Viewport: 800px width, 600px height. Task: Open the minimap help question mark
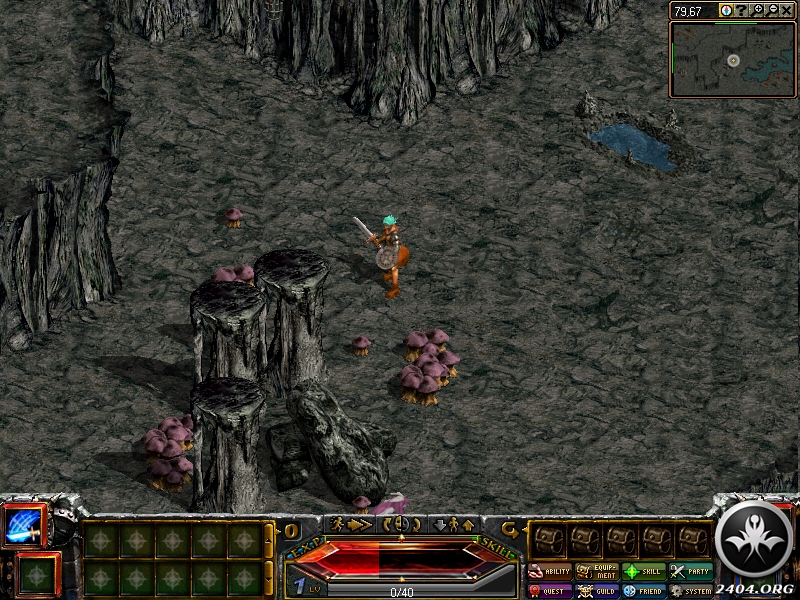click(x=742, y=10)
